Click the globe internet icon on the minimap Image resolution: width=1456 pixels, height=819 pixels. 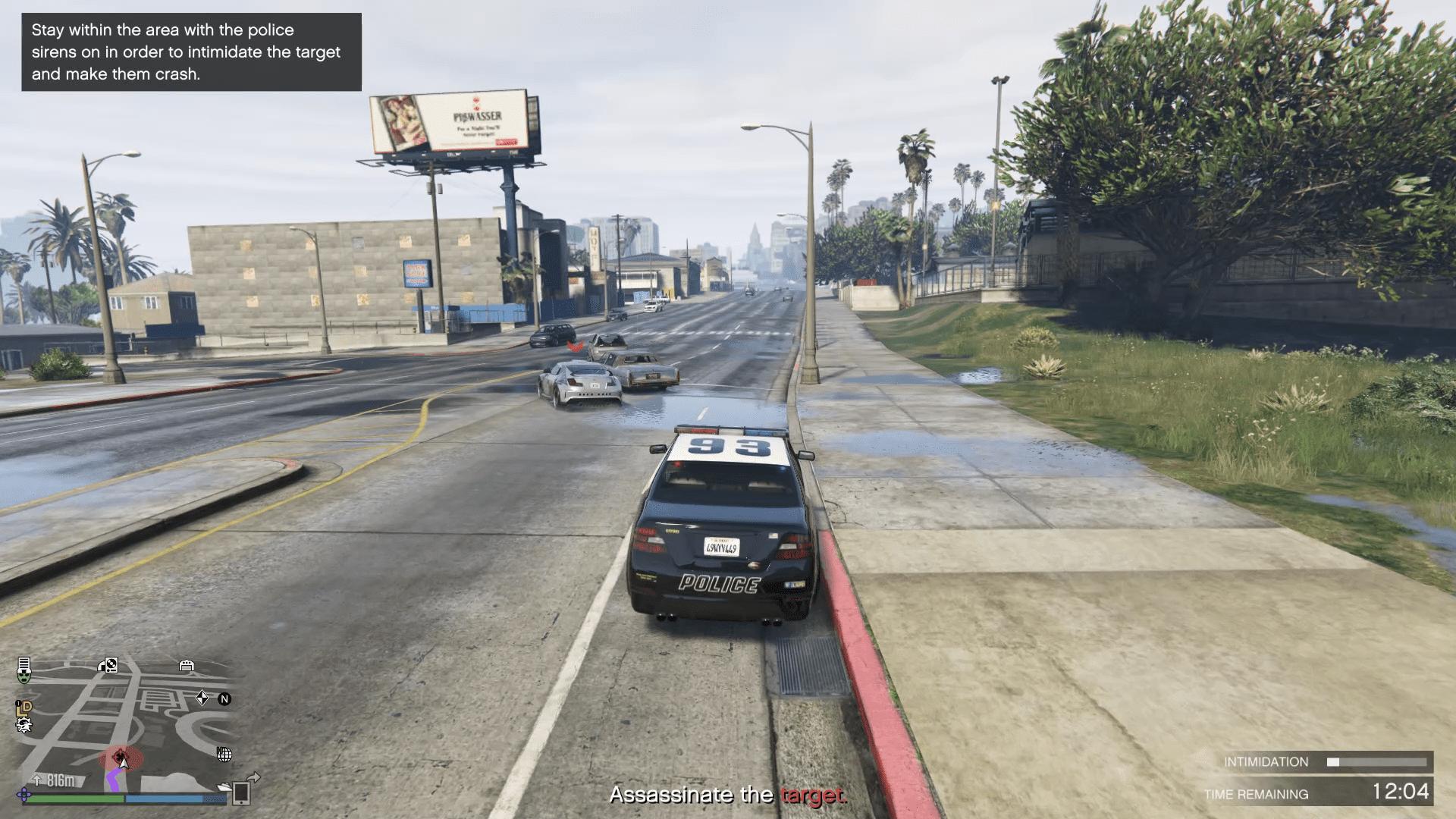click(x=225, y=755)
